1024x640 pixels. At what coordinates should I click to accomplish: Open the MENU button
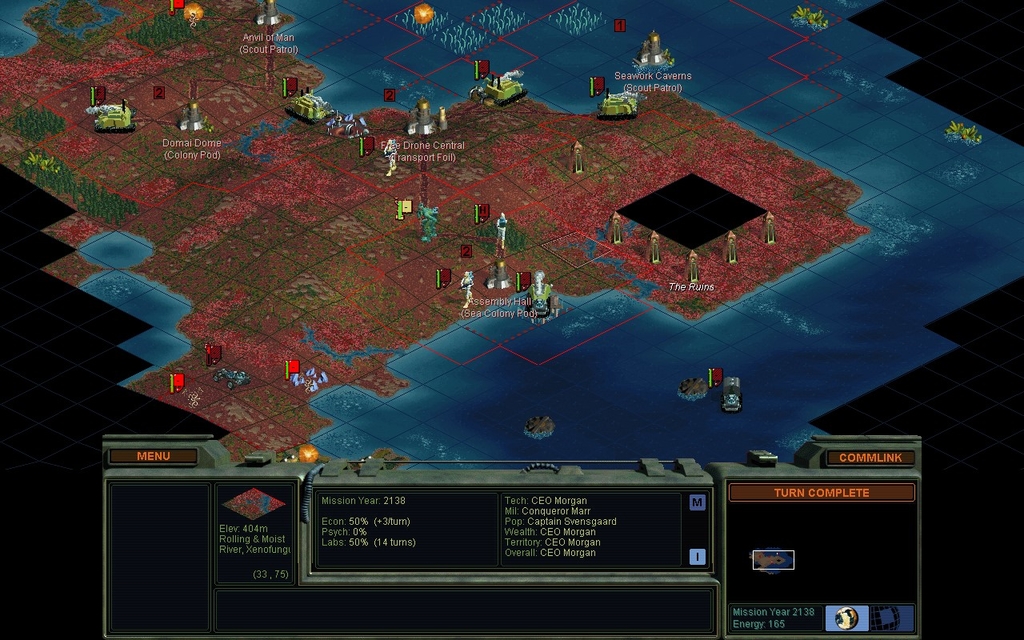coord(153,456)
